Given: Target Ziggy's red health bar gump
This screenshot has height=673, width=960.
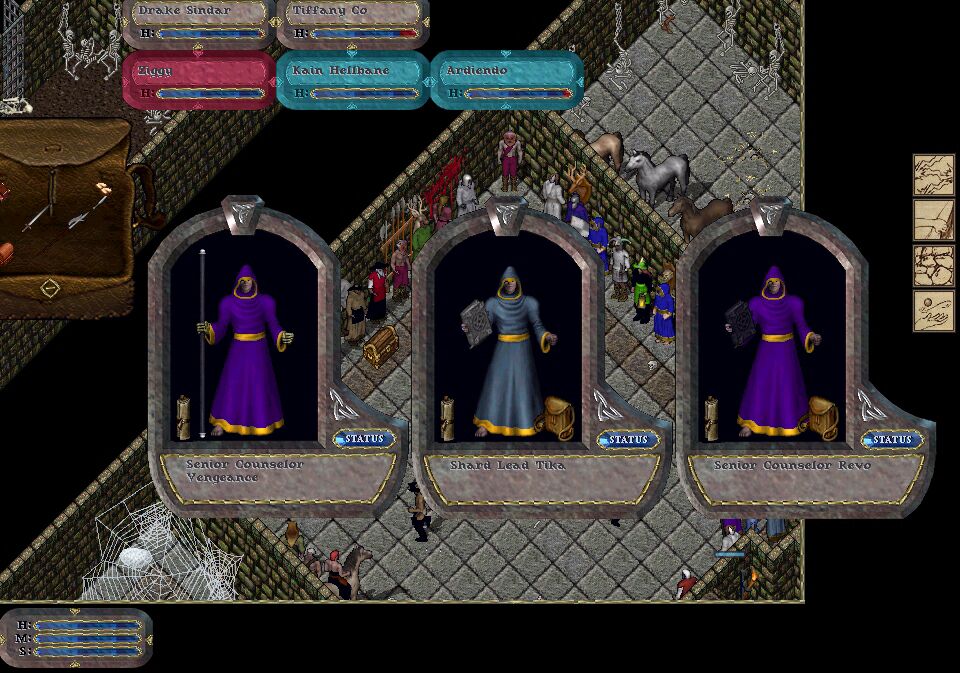Looking at the screenshot, I should pyautogui.click(x=198, y=81).
